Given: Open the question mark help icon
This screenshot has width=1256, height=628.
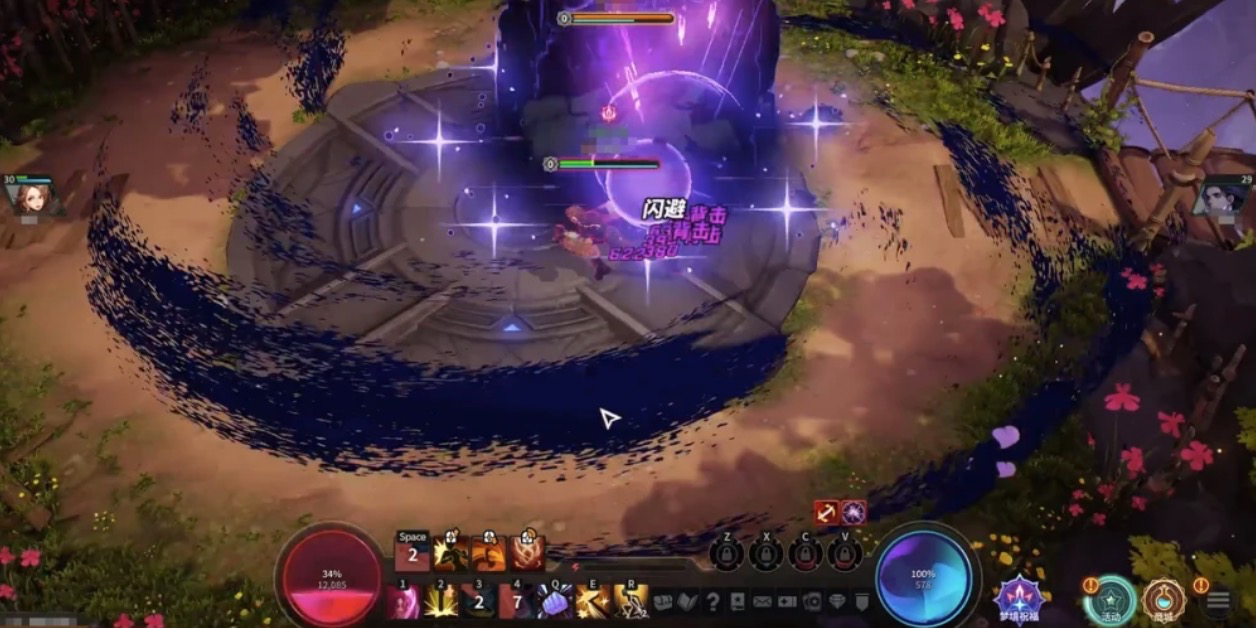Looking at the screenshot, I should click(x=712, y=602).
